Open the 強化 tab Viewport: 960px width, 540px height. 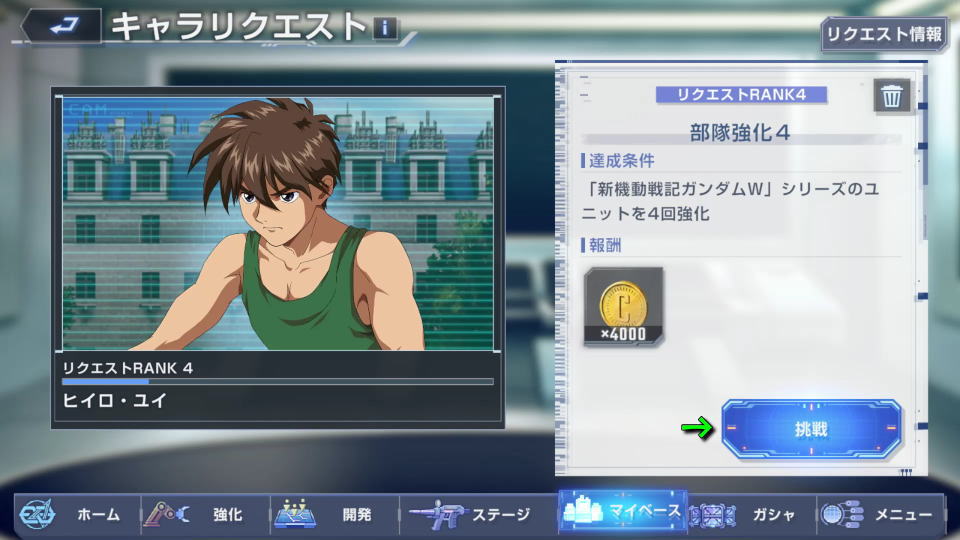point(203,515)
